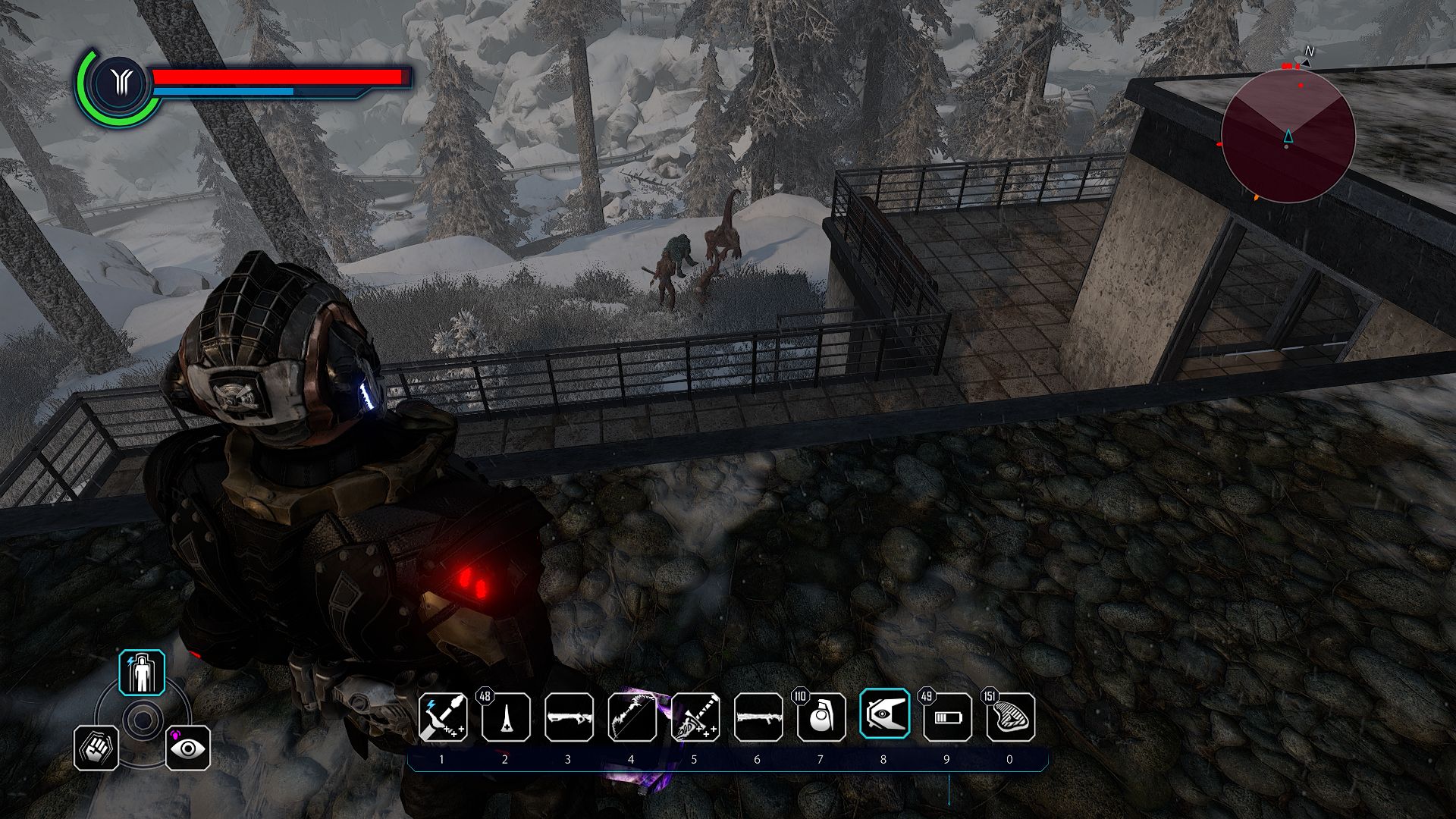Click the player arrow inside the minimap
This screenshot has height=819, width=1456.
pyautogui.click(x=1288, y=136)
